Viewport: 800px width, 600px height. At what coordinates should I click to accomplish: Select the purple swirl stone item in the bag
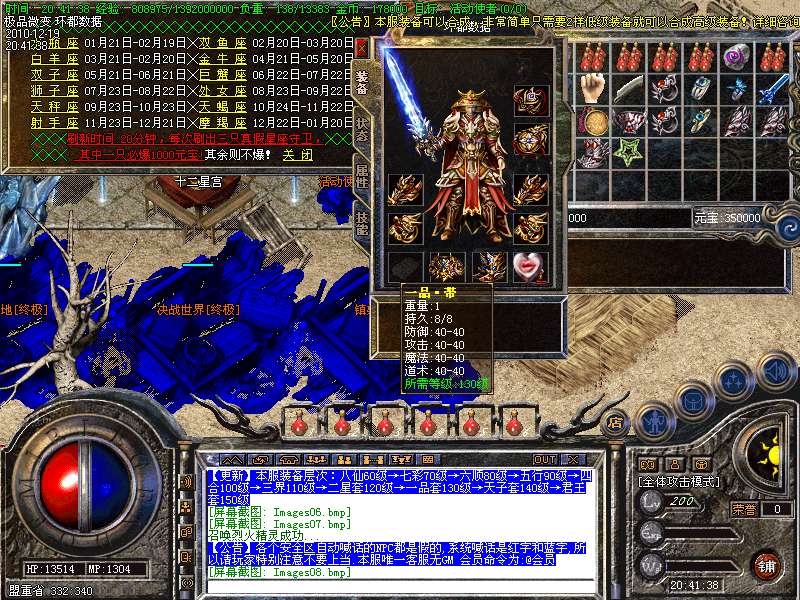735,57
